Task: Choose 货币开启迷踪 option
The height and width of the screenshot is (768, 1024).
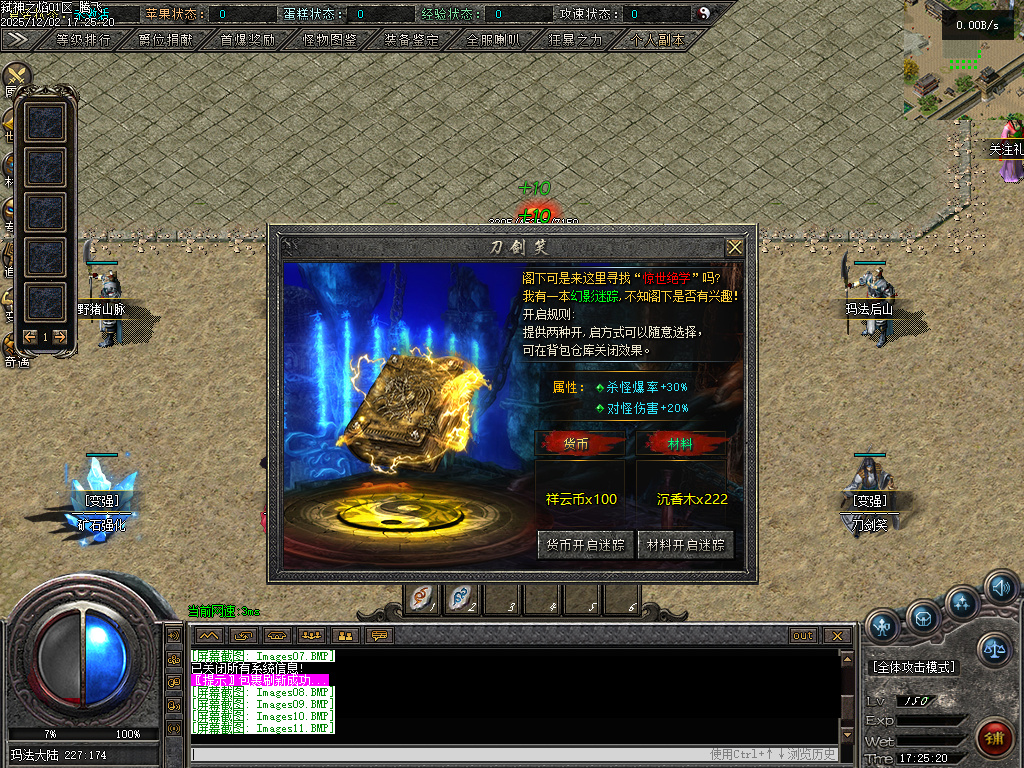Action: (585, 545)
